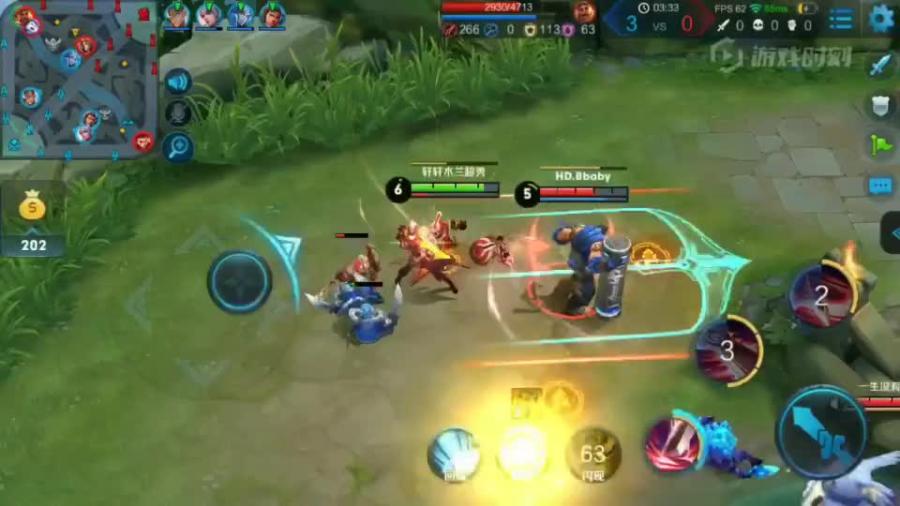Click the battlefield minimap
The height and width of the screenshot is (506, 900).
click(78, 78)
